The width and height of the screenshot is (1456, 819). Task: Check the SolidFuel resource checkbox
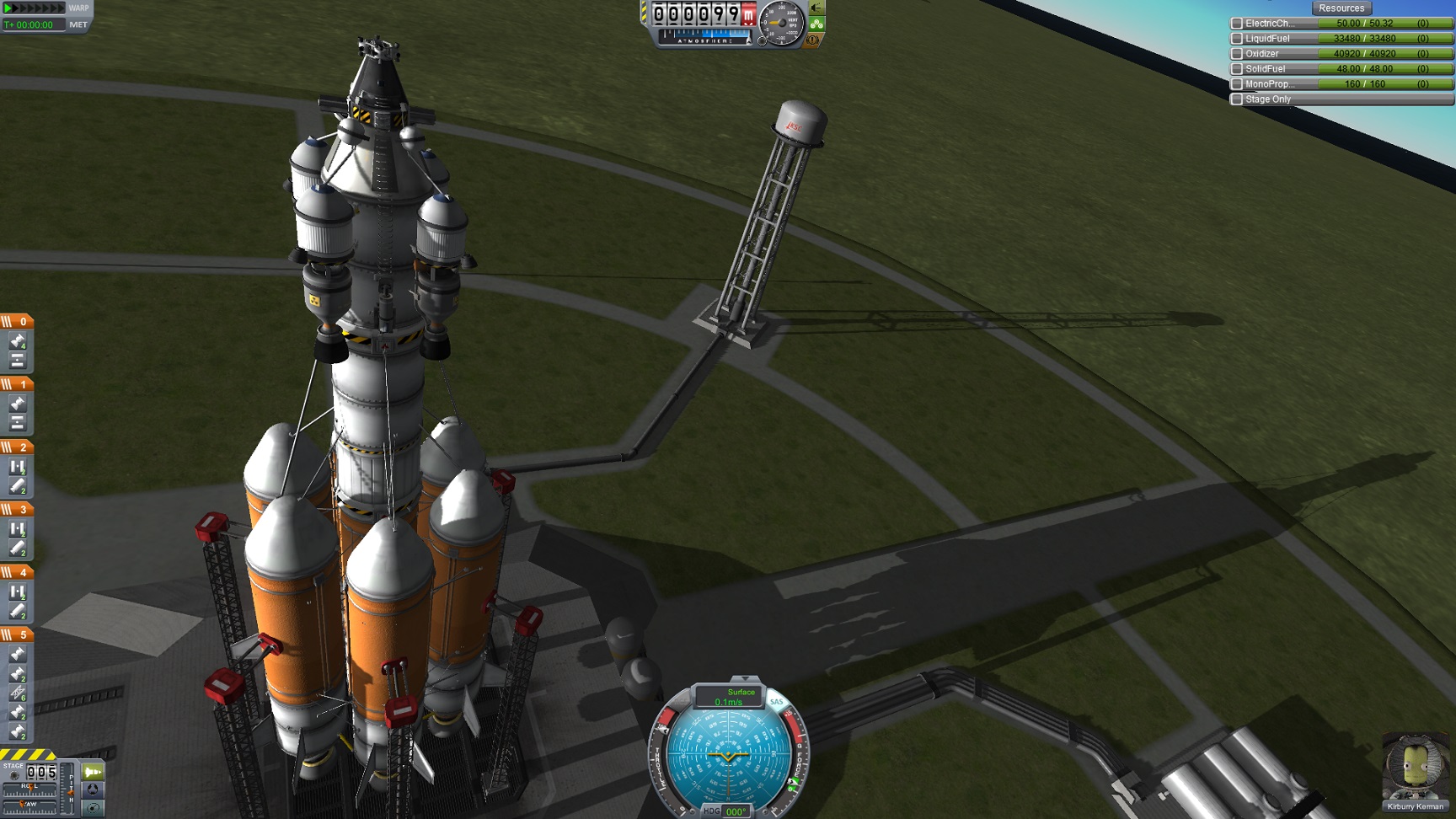(1237, 69)
